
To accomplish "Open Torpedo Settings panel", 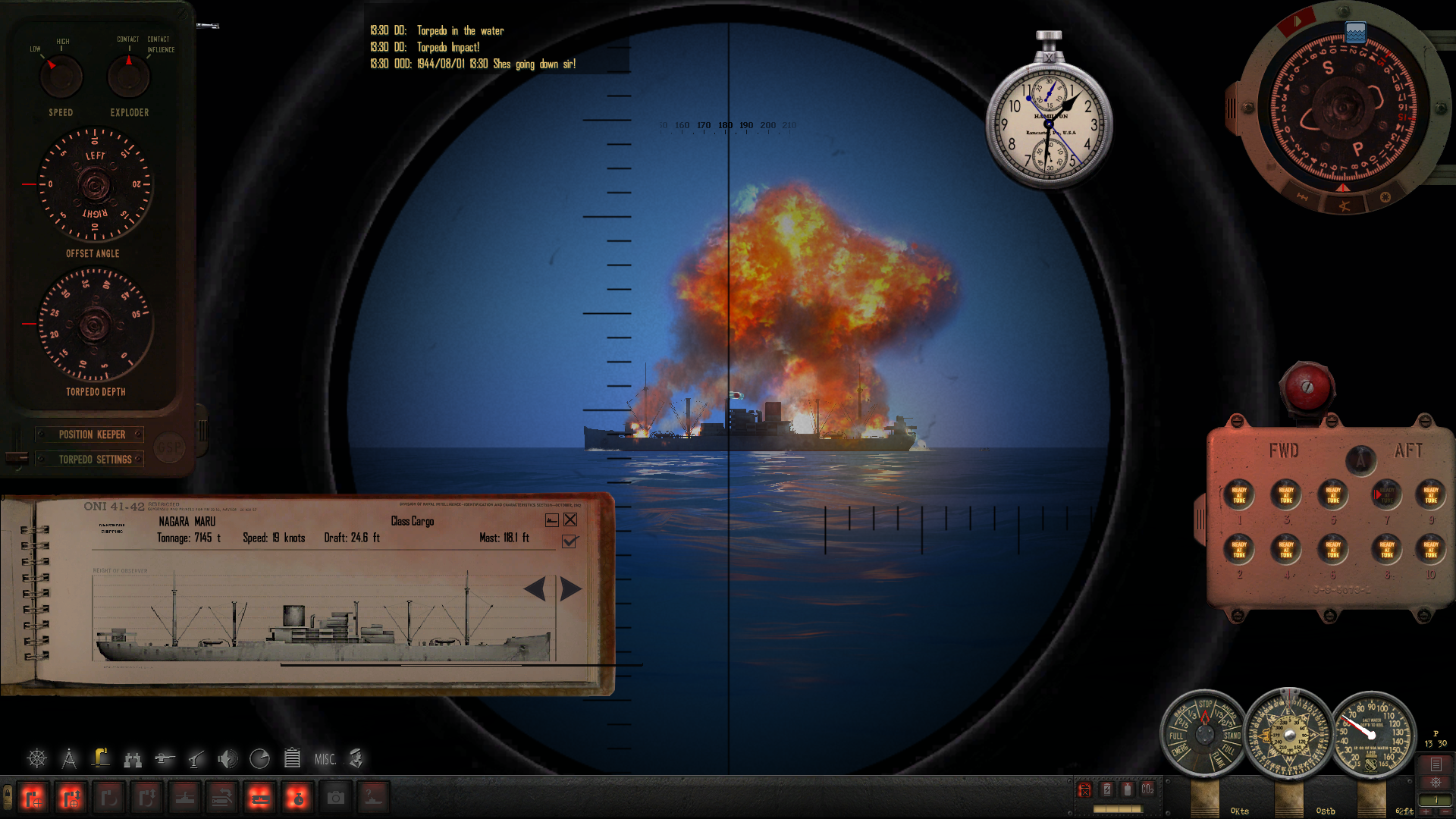I will tap(95, 460).
